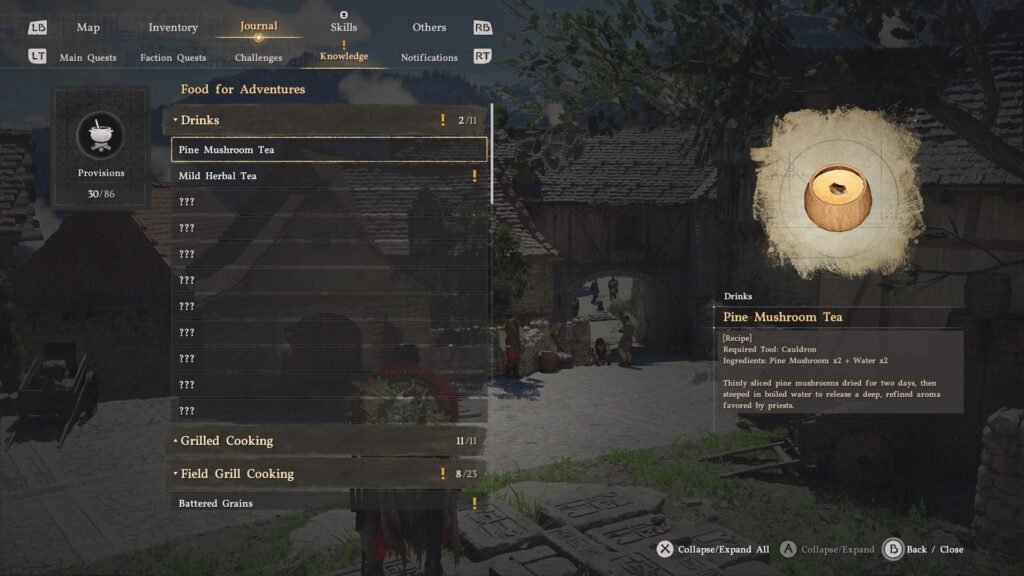Switch to the Inventory tab
This screenshot has height=576, width=1024.
[x=173, y=27]
